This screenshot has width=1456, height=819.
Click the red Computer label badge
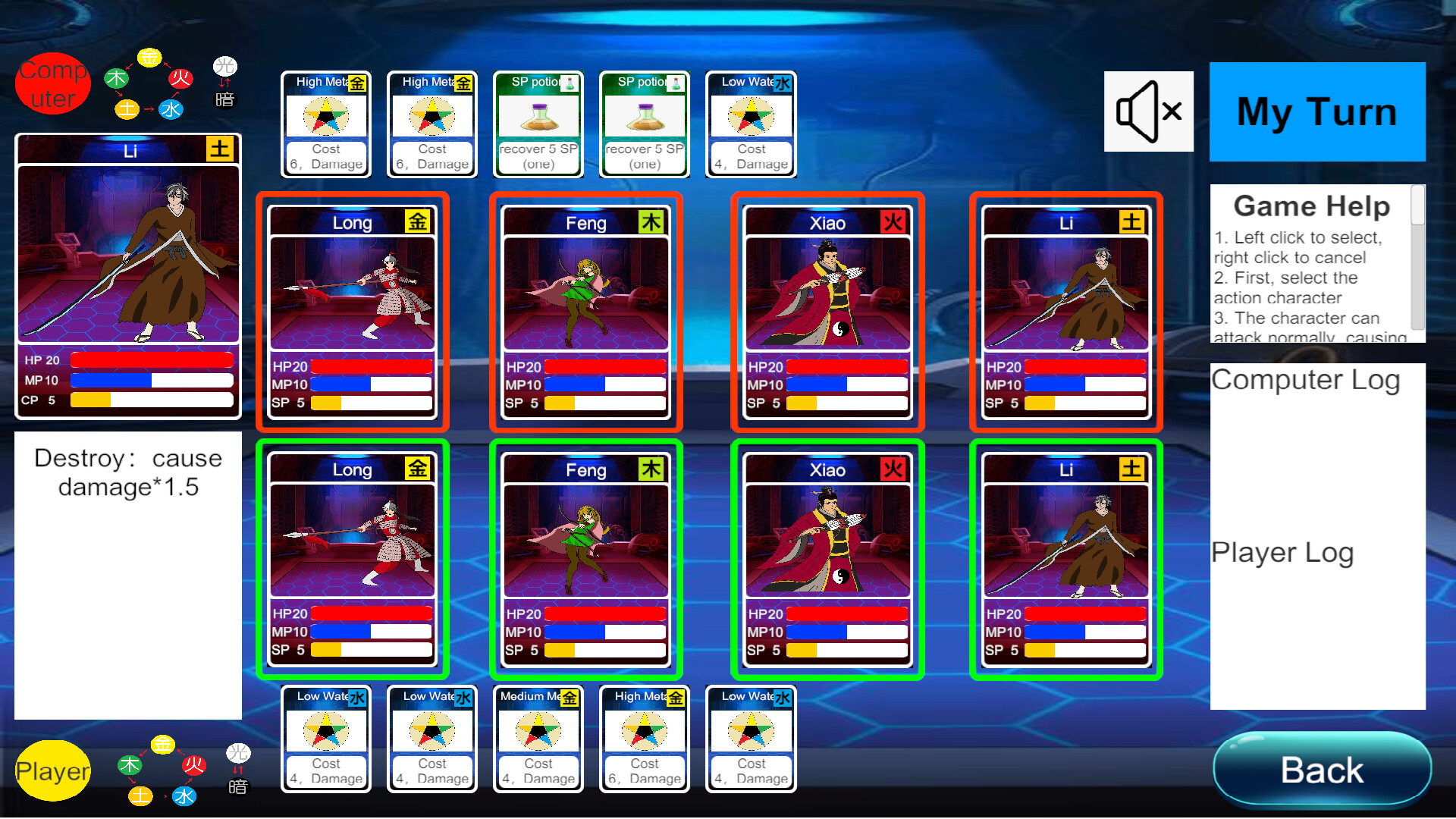pyautogui.click(x=52, y=83)
